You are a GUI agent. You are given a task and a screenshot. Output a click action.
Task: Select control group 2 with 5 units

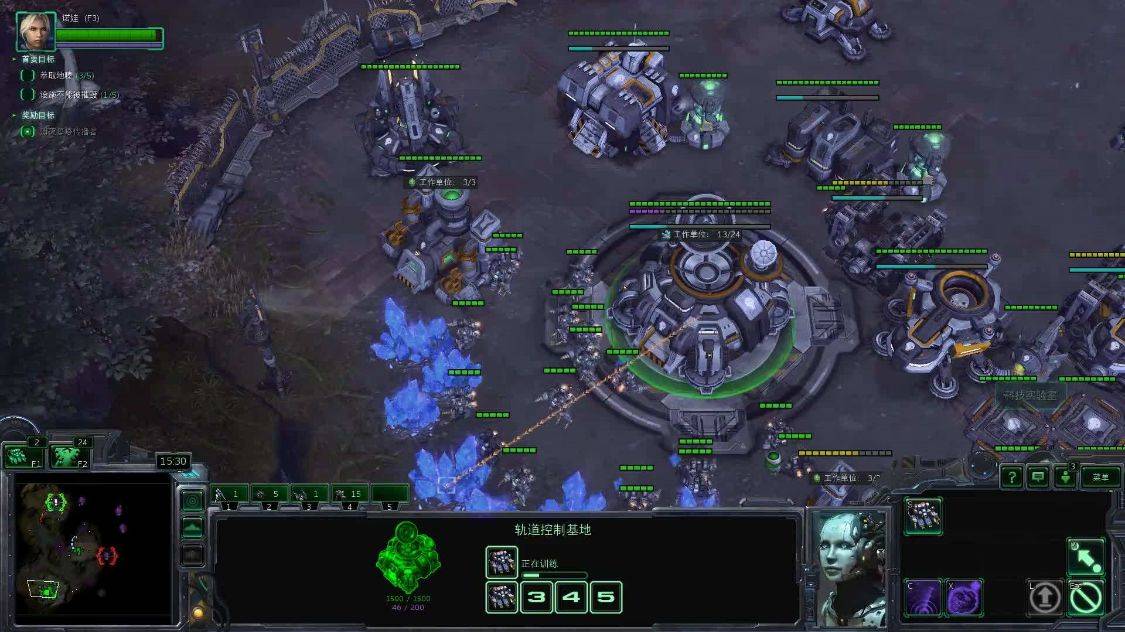pos(270,493)
